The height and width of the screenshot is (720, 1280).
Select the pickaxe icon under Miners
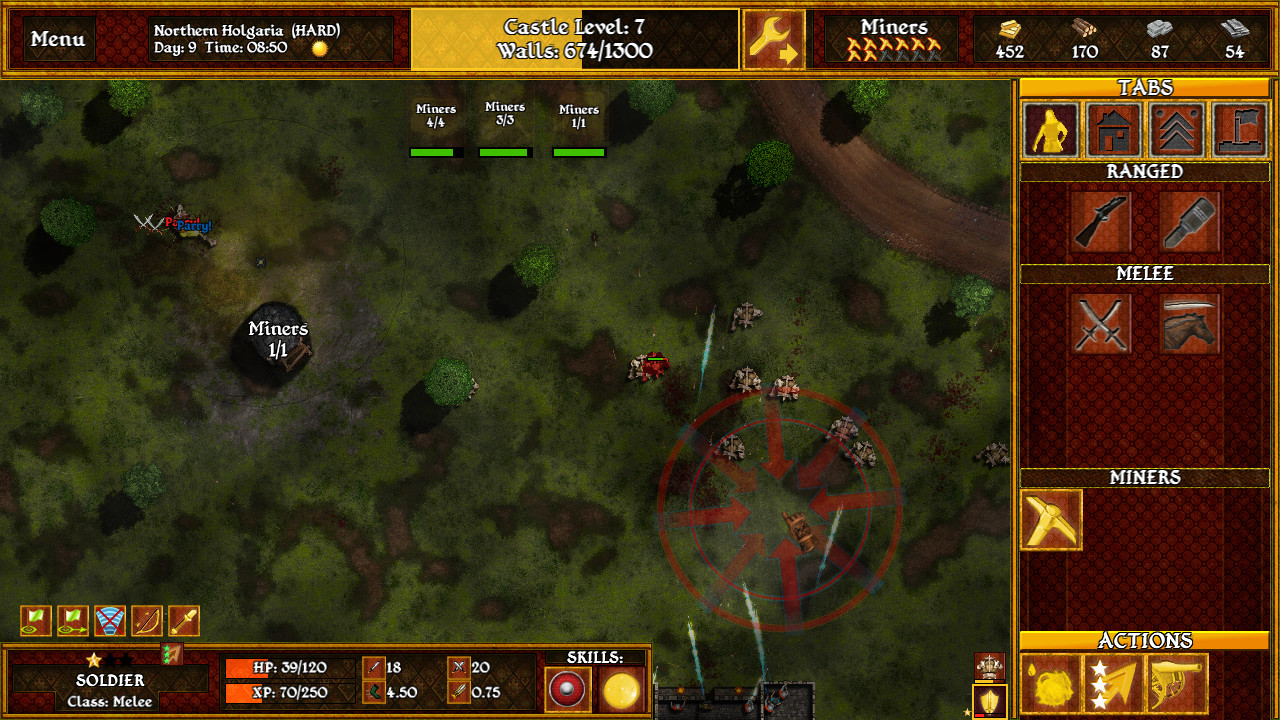click(1050, 519)
